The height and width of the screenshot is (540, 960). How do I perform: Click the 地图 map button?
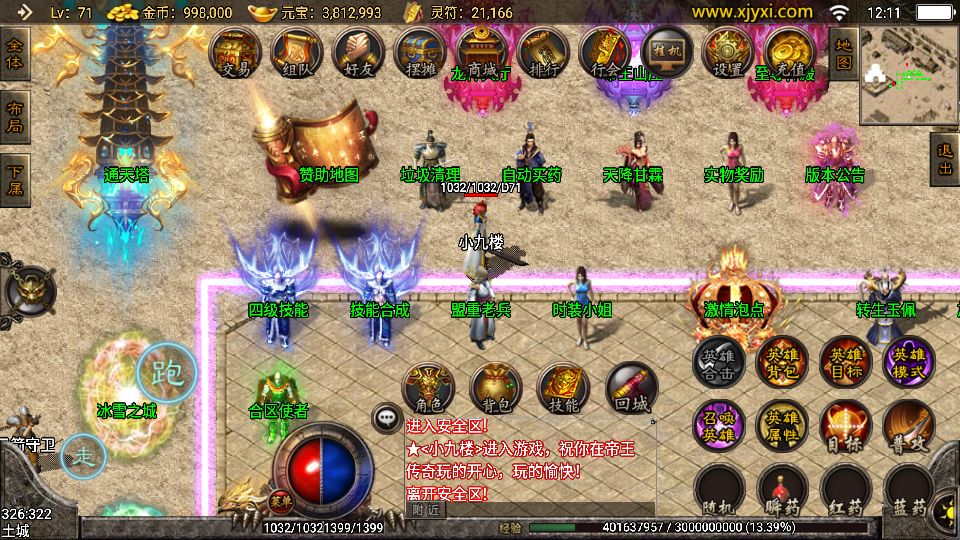click(x=843, y=54)
